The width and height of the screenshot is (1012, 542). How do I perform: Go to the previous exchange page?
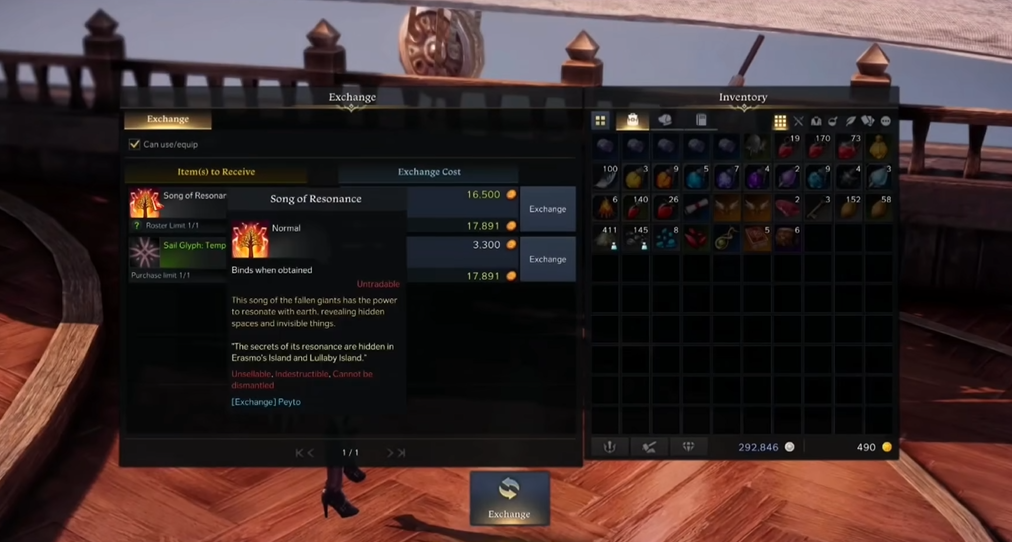[x=310, y=453]
